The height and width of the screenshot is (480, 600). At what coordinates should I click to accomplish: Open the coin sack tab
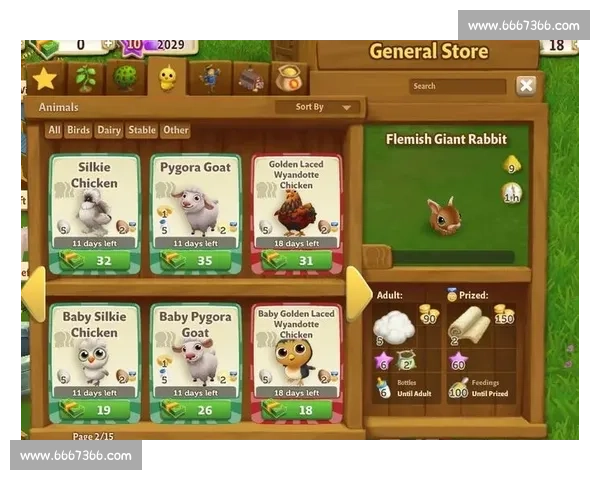290,78
